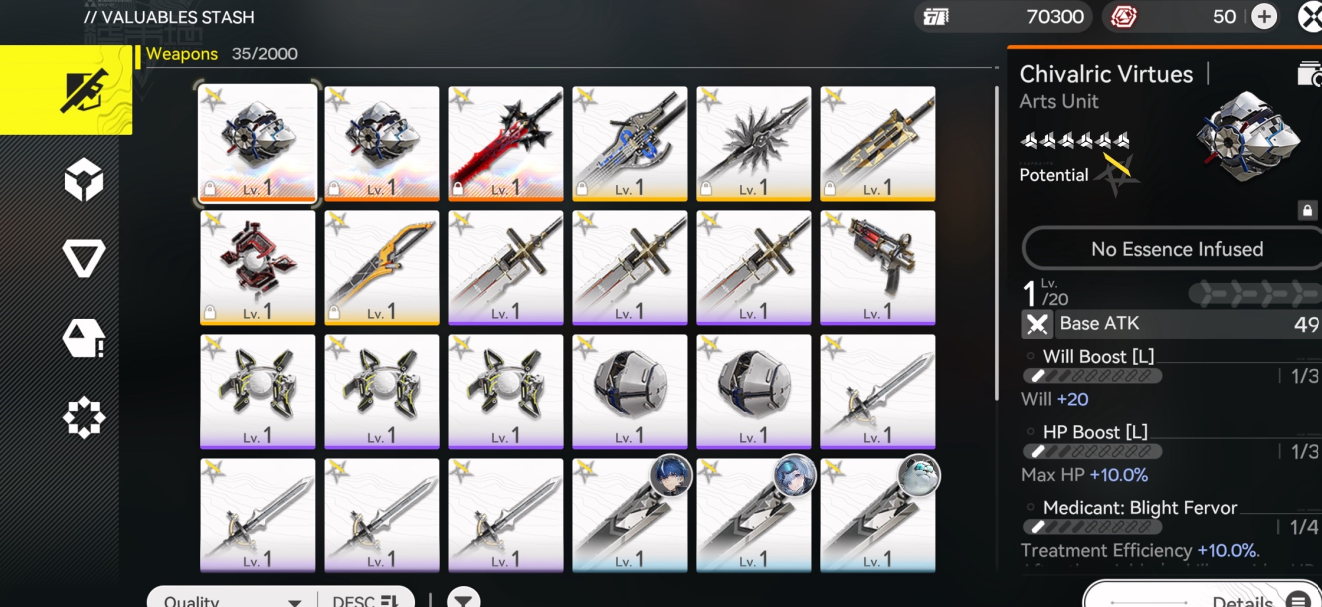Toggle the lock on Chivalric Virtues
Viewport: 1322px width, 607px height.
click(x=1306, y=210)
